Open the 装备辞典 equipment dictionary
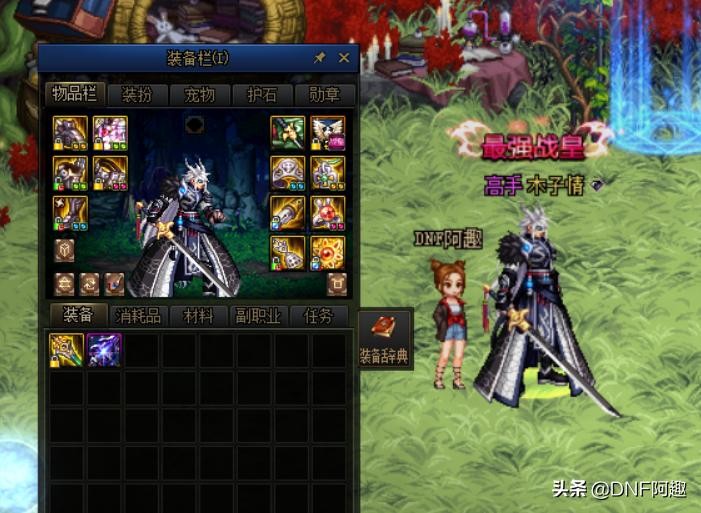The image size is (701, 513). (x=384, y=339)
